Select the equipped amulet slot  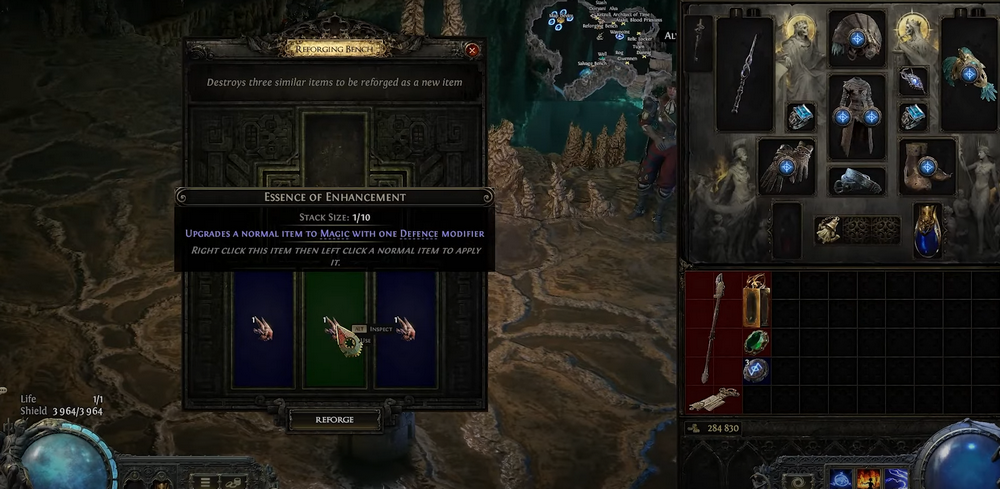(913, 79)
